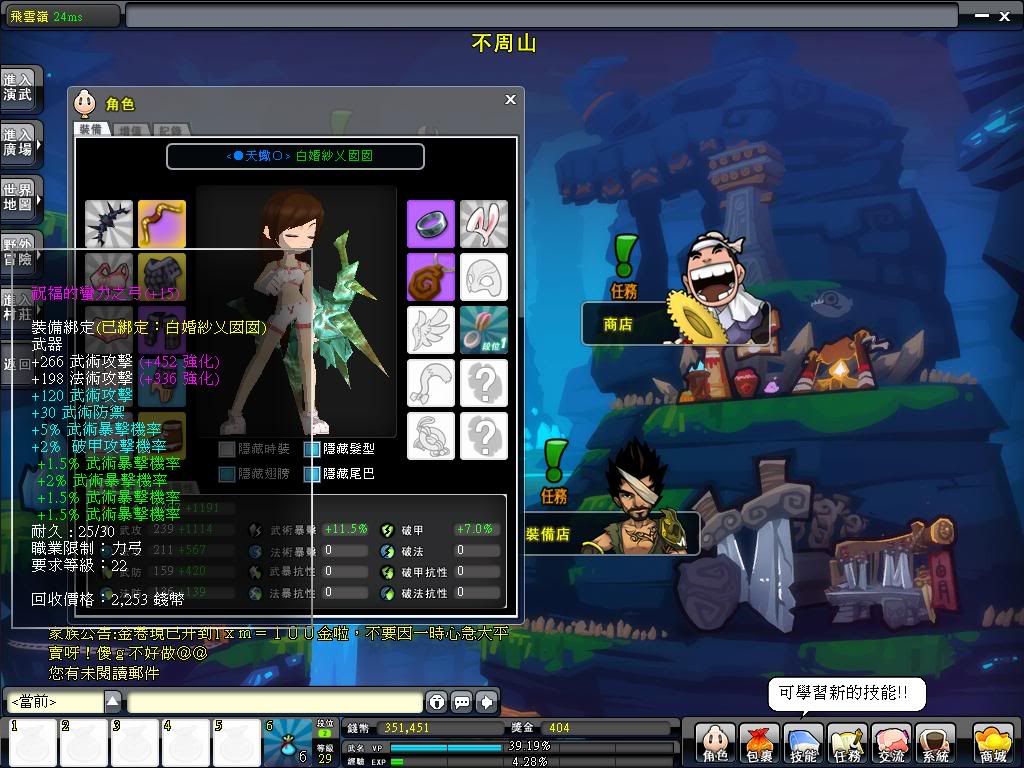The image size is (1024, 768).
Task: Toggle the 隱藏髮型 hide hairstyle checkbox
Action: (313, 450)
